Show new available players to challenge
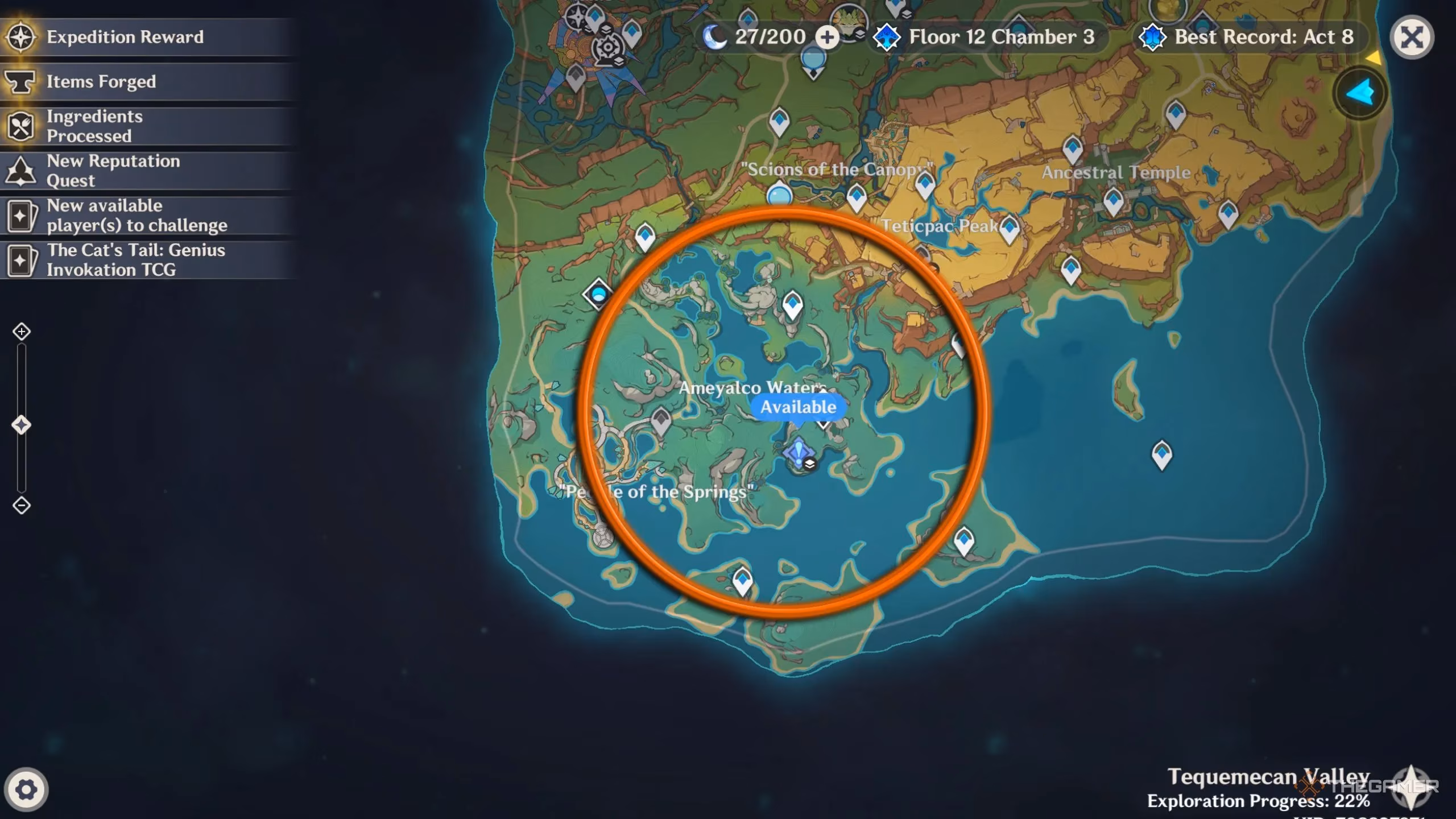The image size is (1456, 819). click(x=136, y=216)
